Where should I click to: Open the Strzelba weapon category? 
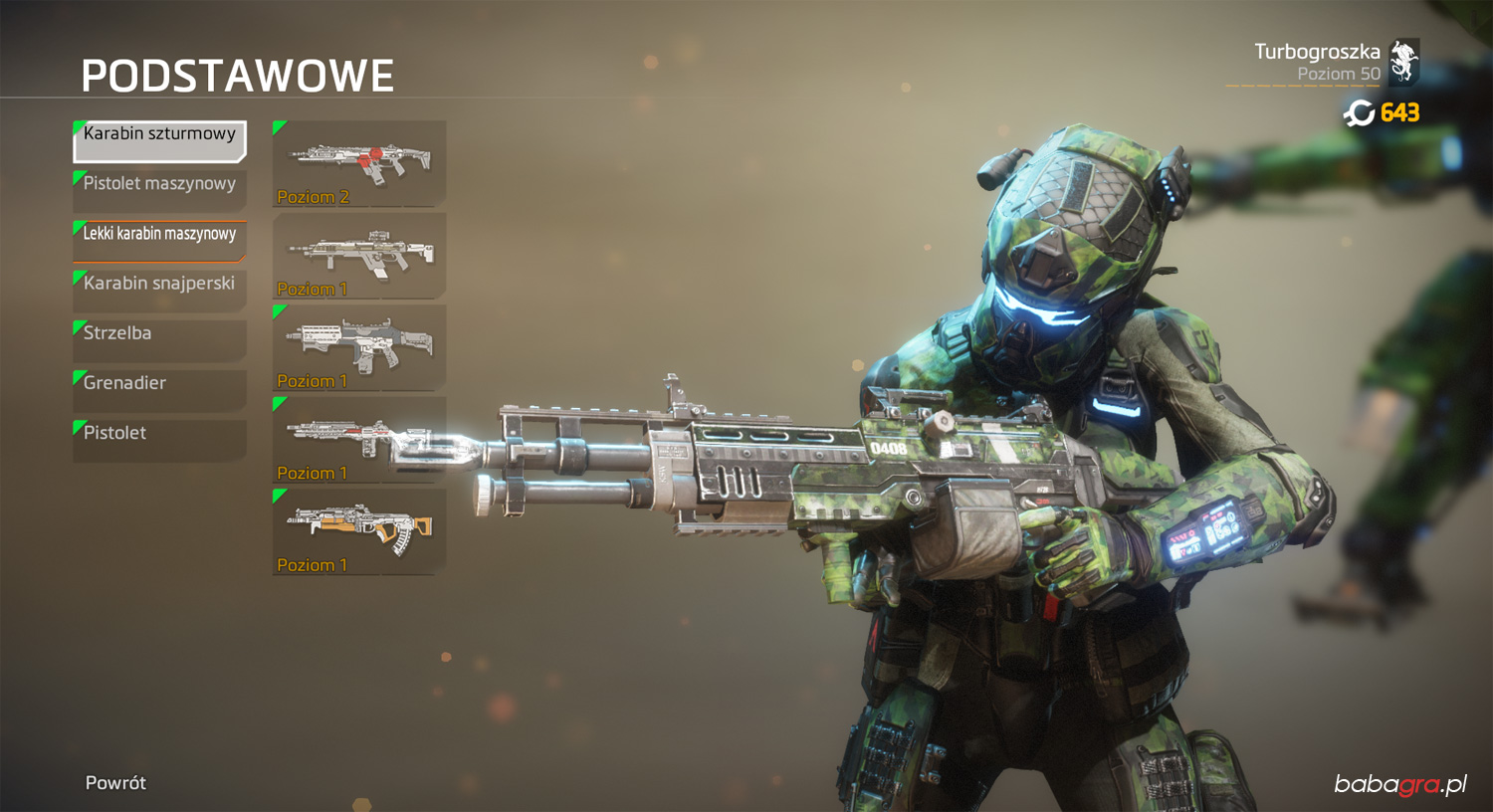159,339
